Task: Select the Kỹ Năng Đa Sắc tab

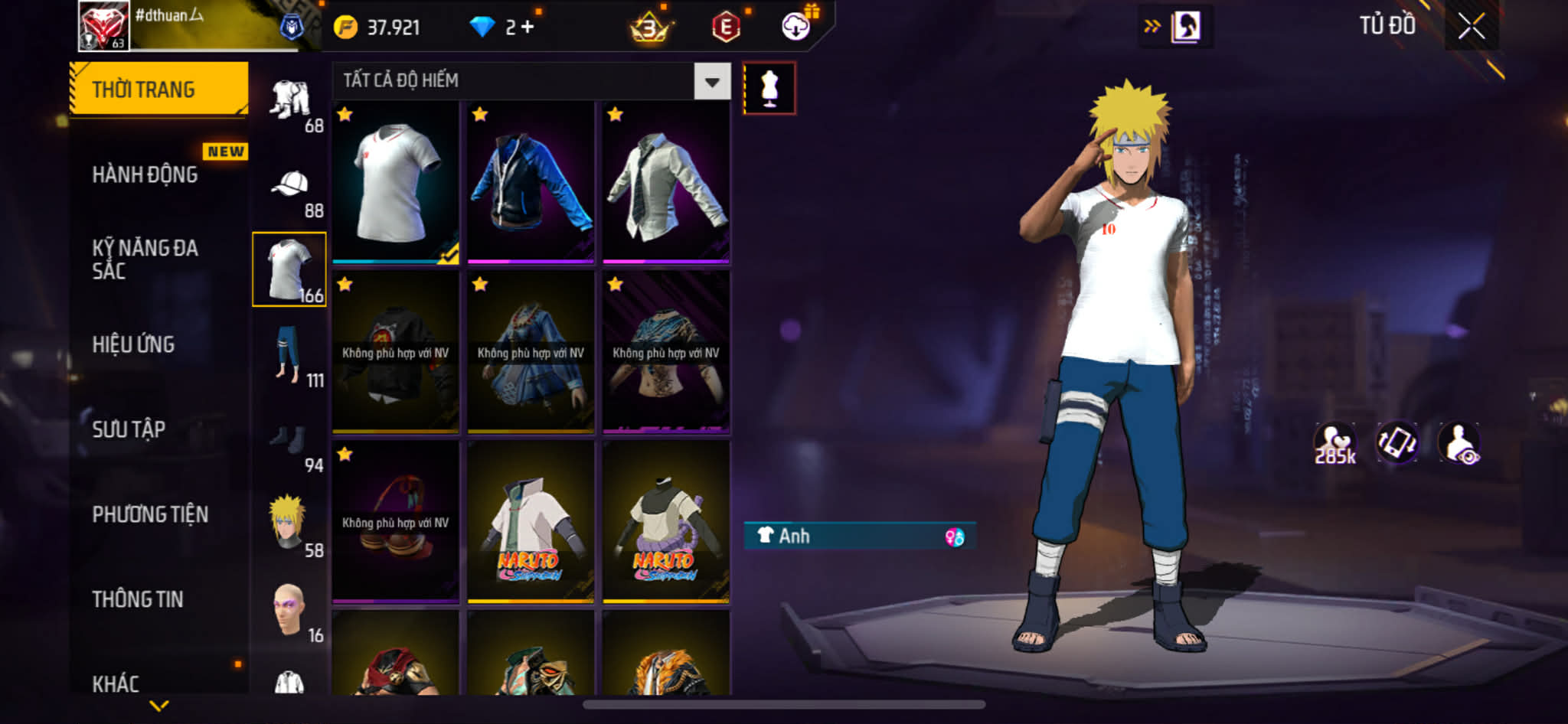Action: click(x=145, y=259)
